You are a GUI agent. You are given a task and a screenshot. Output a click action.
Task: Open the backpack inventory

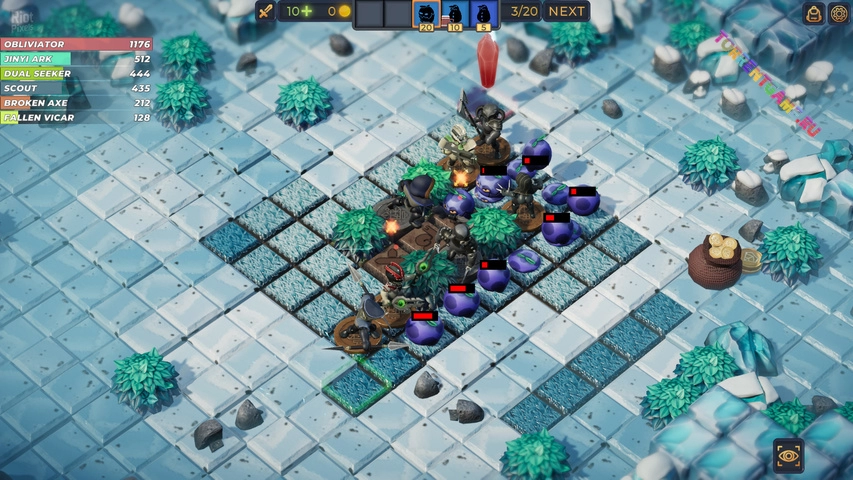click(814, 12)
